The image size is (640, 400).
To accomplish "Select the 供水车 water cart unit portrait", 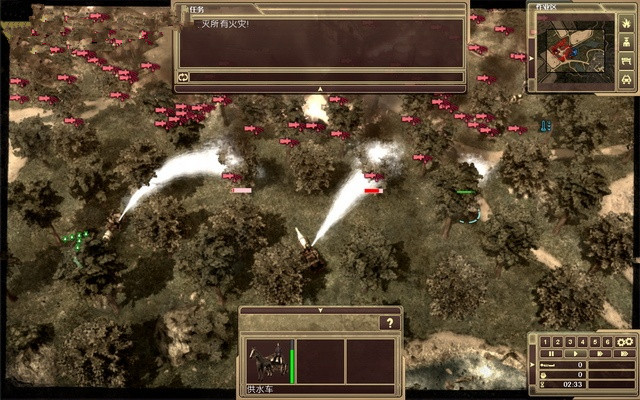I will (x=268, y=360).
